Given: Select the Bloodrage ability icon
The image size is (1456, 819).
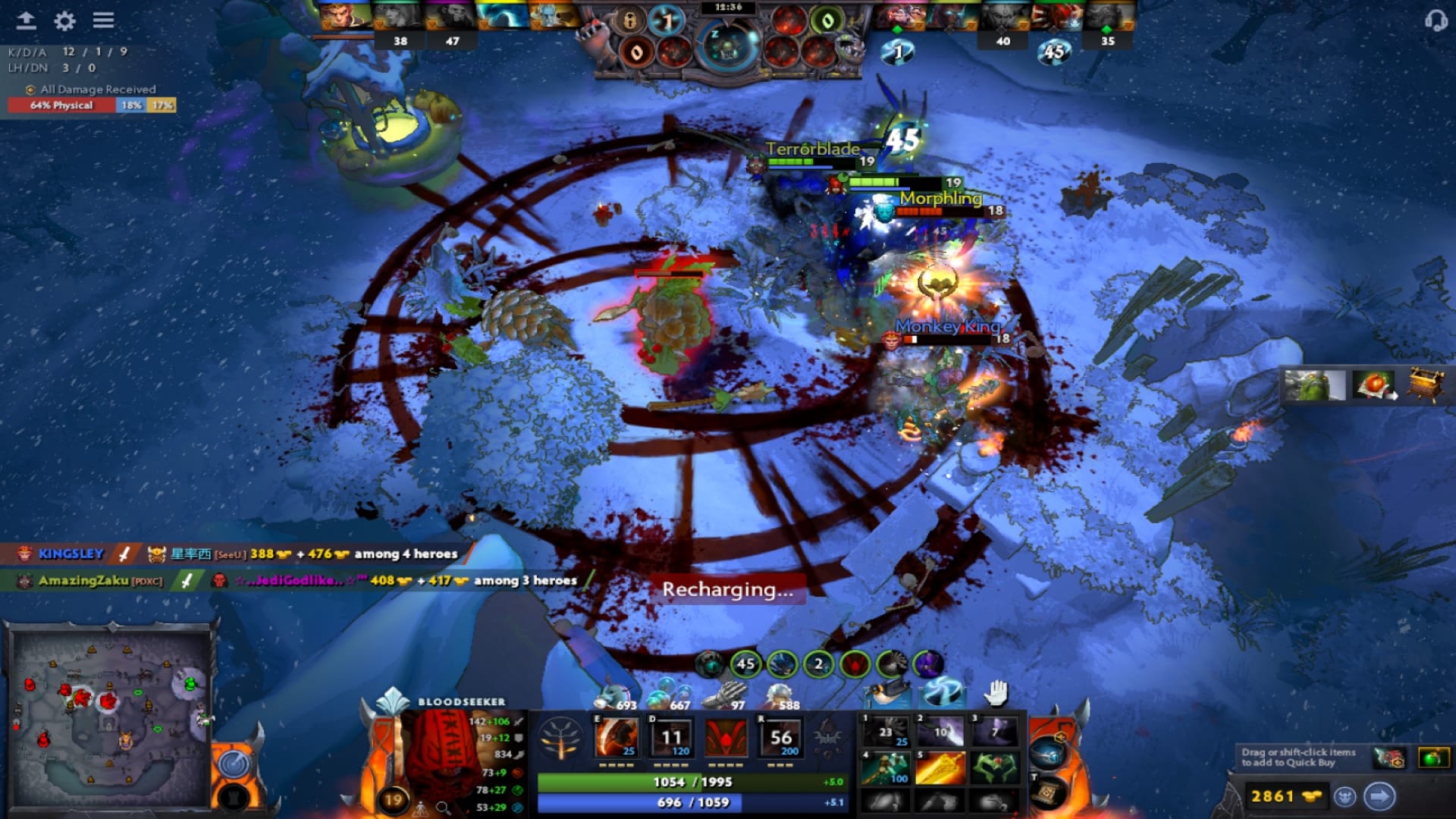Looking at the screenshot, I should click(619, 736).
